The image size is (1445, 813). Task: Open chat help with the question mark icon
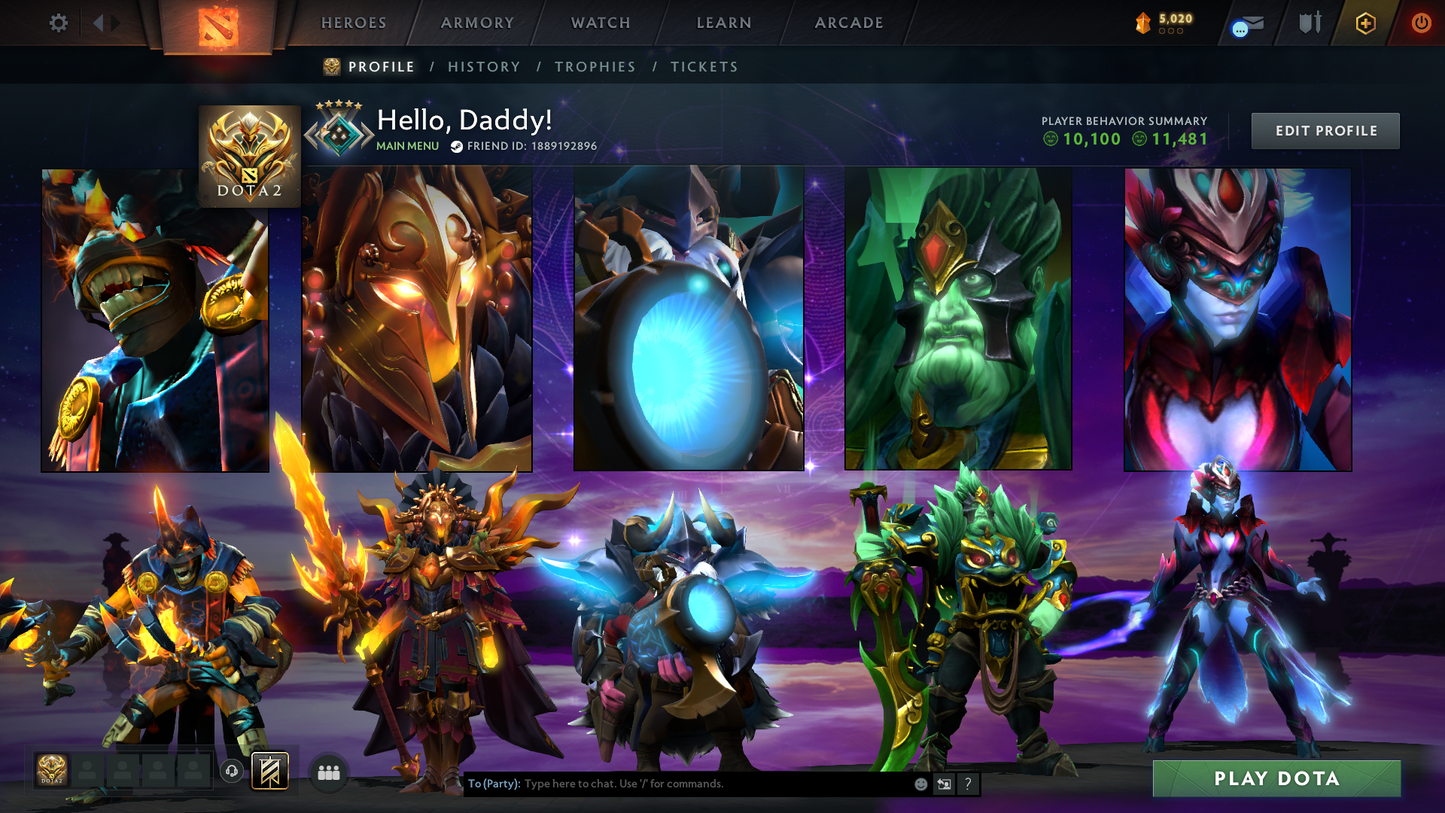(x=967, y=784)
